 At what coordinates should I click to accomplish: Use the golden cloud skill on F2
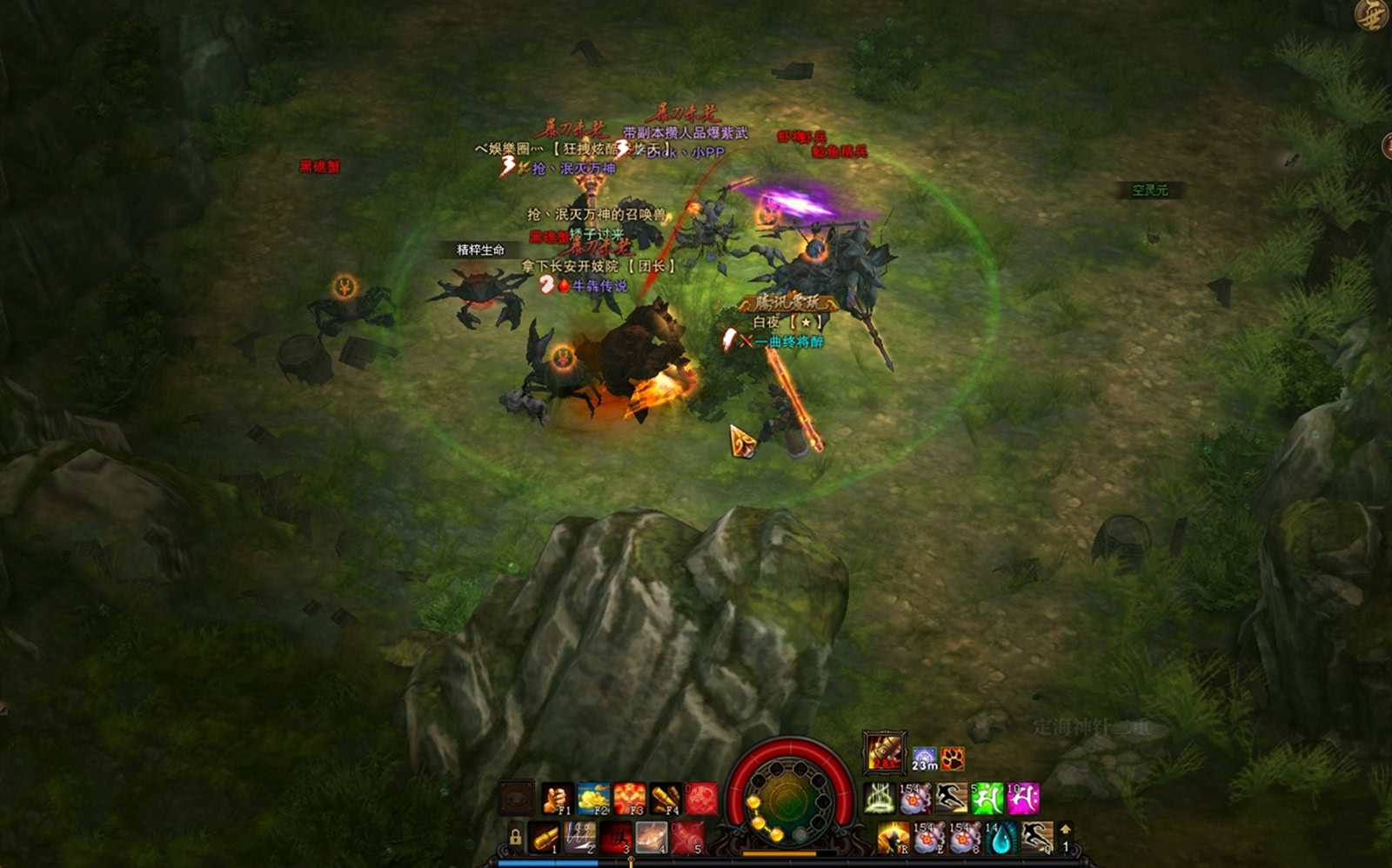tap(593, 798)
